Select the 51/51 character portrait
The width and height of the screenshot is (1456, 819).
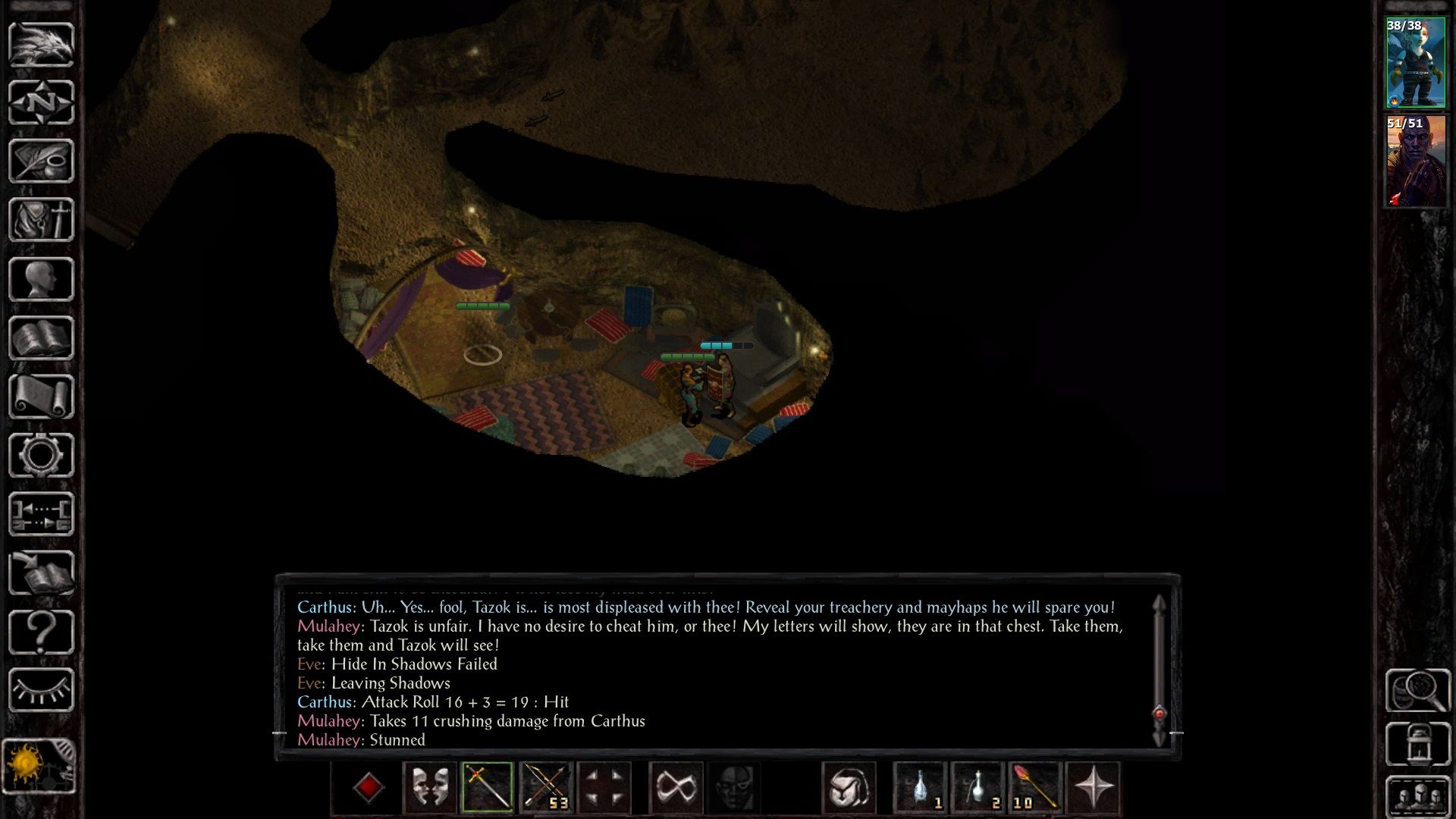1415,161
